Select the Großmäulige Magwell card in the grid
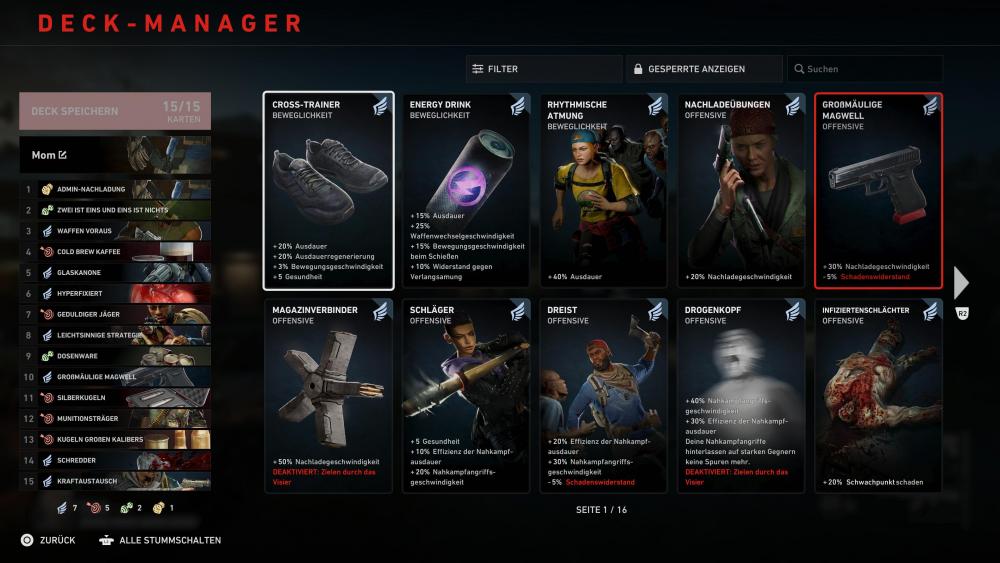 [879, 190]
